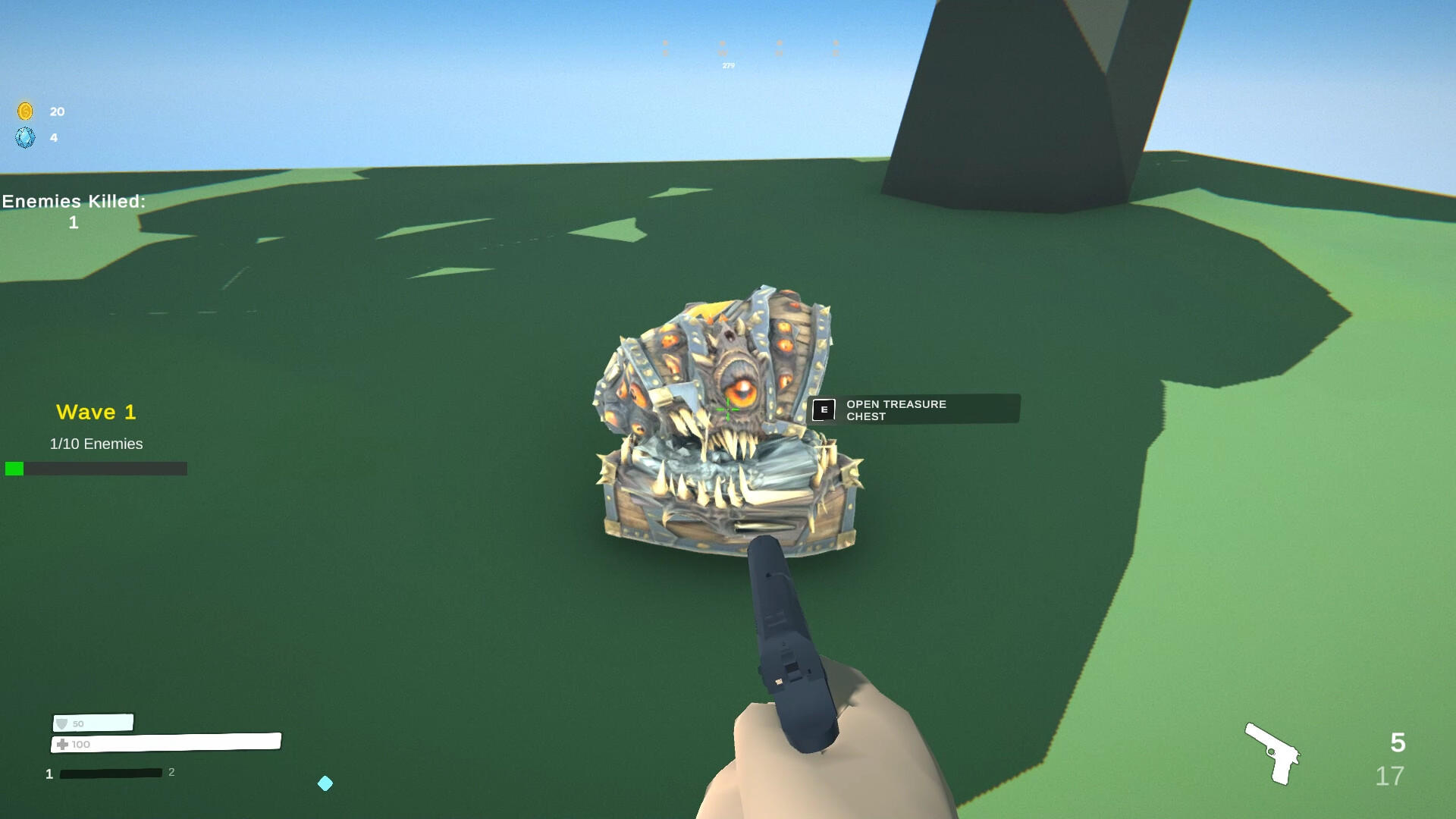1456x819 pixels.
Task: Click the W marker on the compass
Action: tap(723, 52)
